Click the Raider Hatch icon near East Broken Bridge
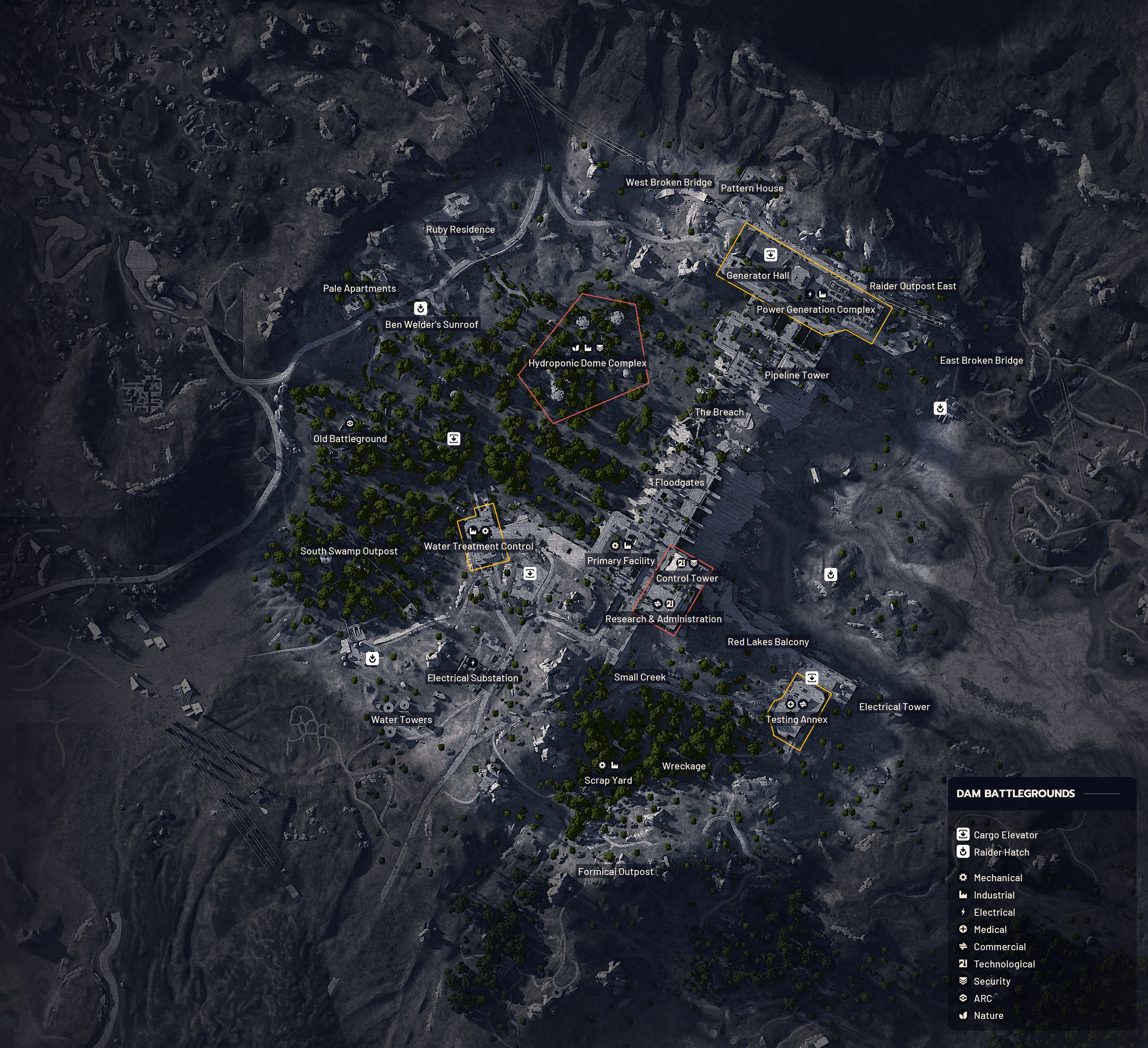1148x1048 pixels. click(941, 408)
